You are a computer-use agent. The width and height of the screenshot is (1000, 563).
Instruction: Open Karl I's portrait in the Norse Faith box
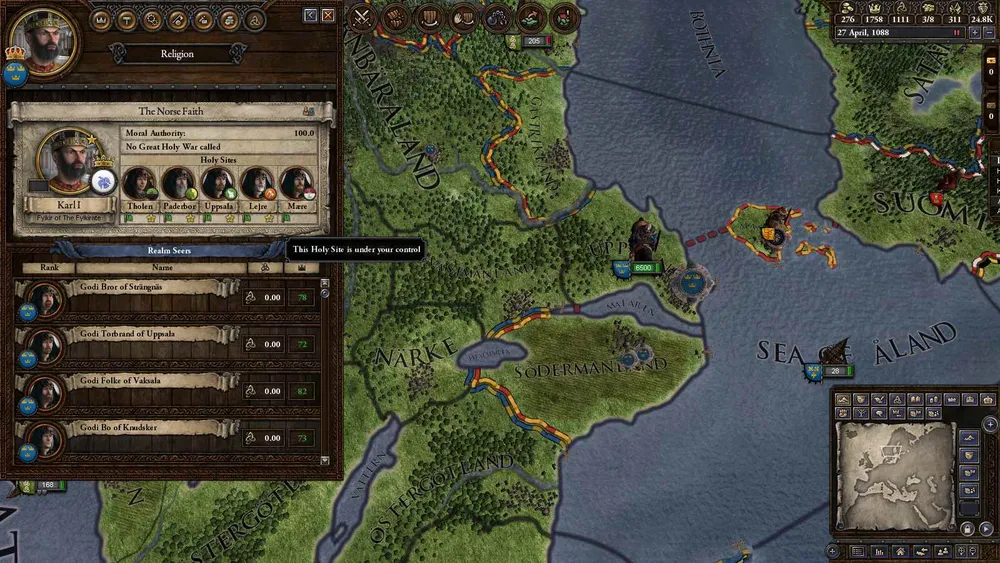point(64,162)
